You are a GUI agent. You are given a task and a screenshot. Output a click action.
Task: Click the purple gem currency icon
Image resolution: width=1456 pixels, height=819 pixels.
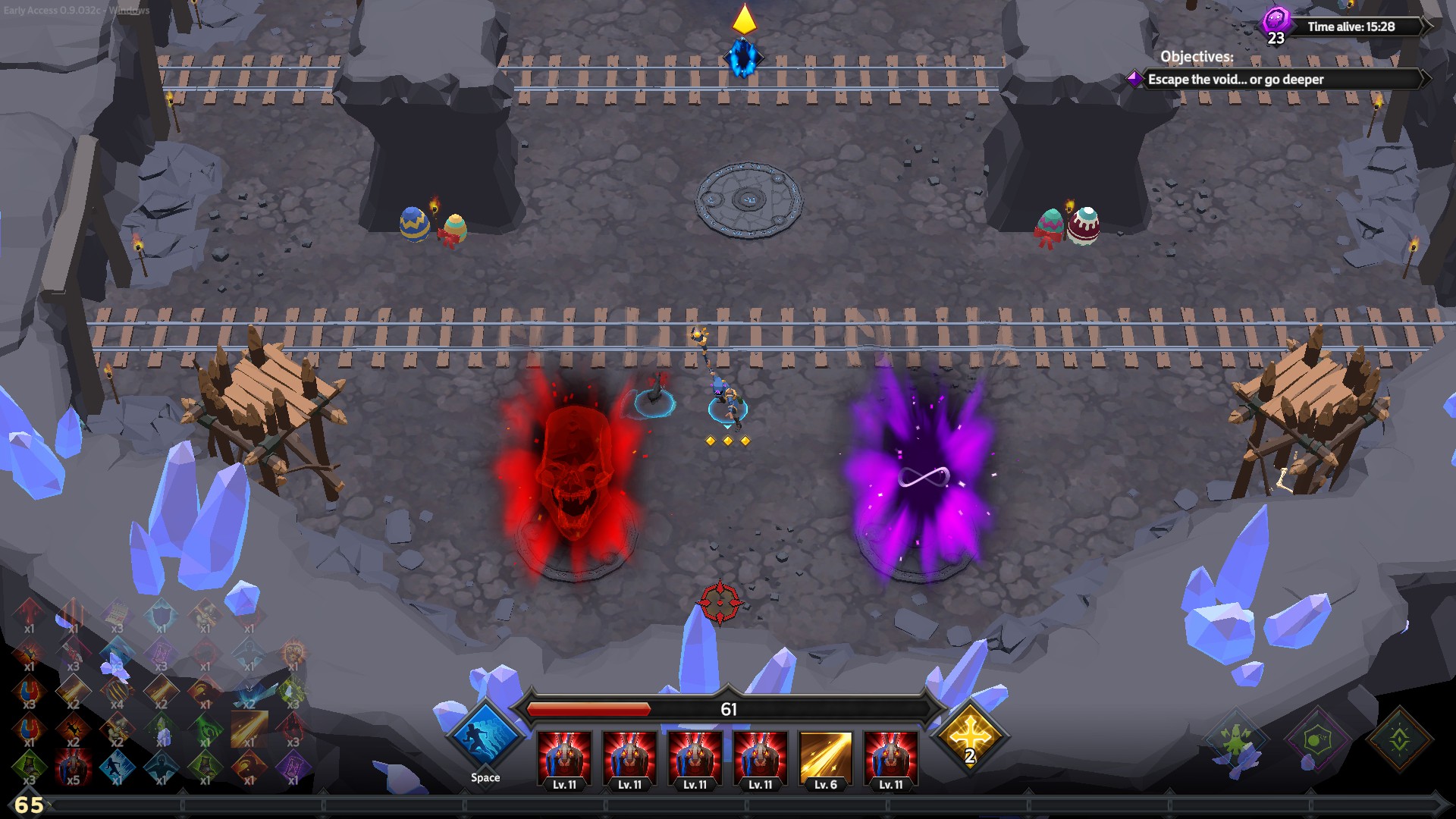click(x=1276, y=20)
